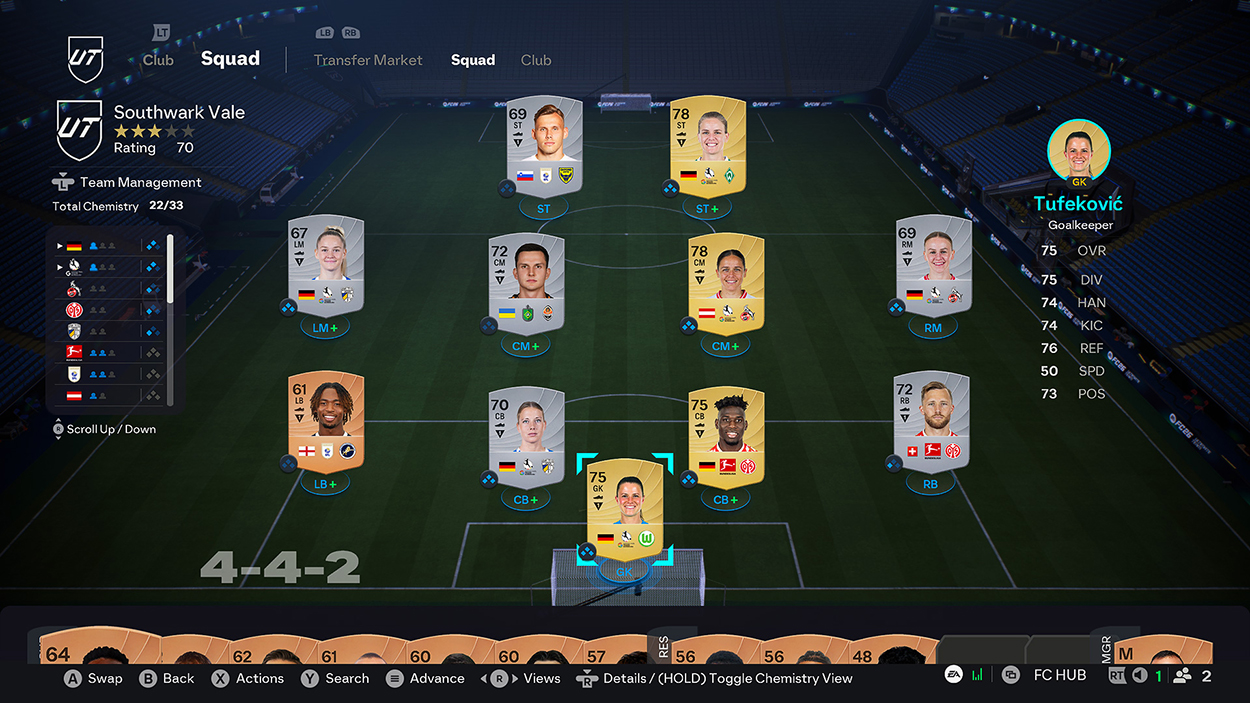Select the Germany chemistry row

(x=105, y=245)
